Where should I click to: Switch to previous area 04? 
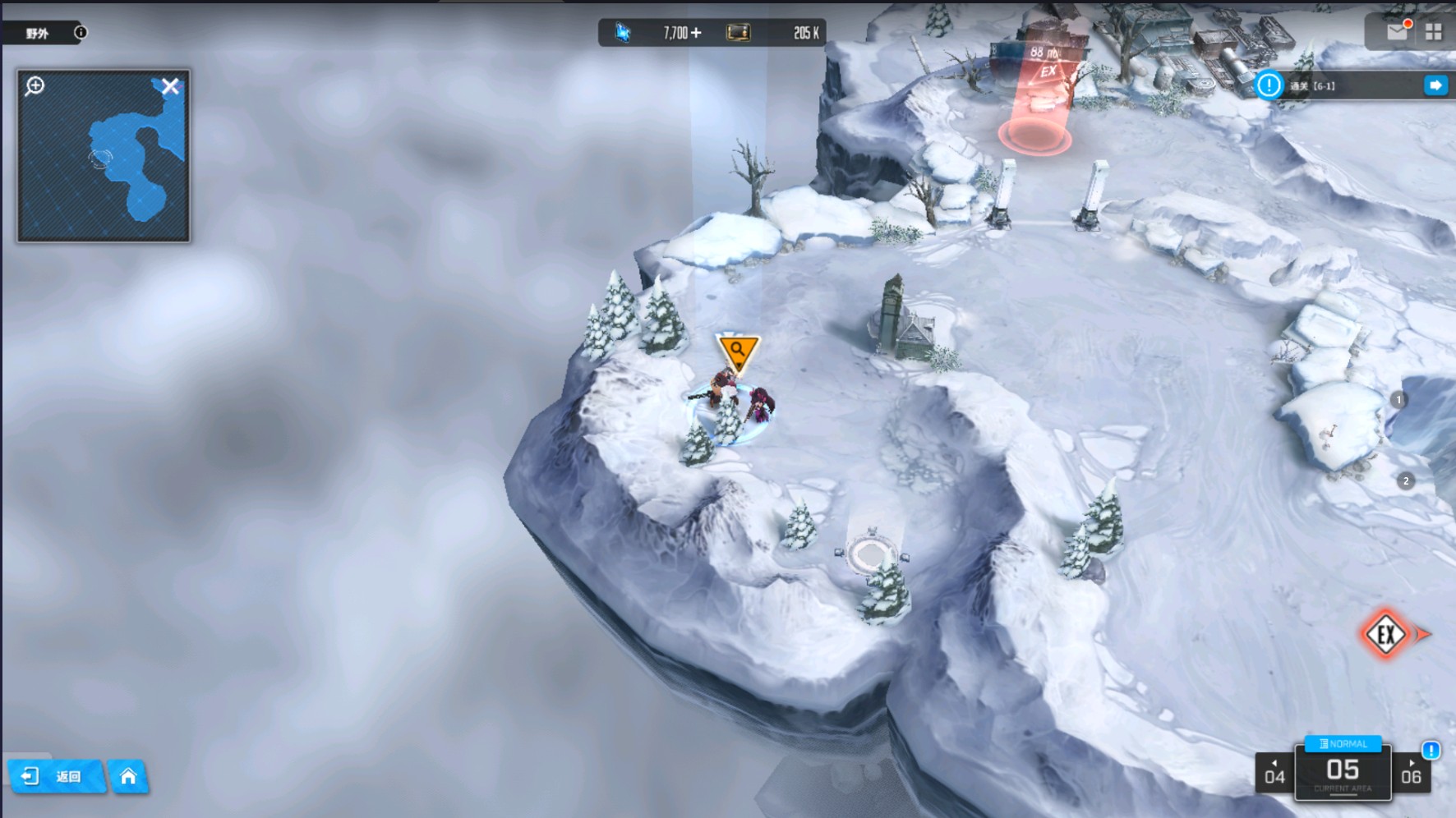[1274, 774]
